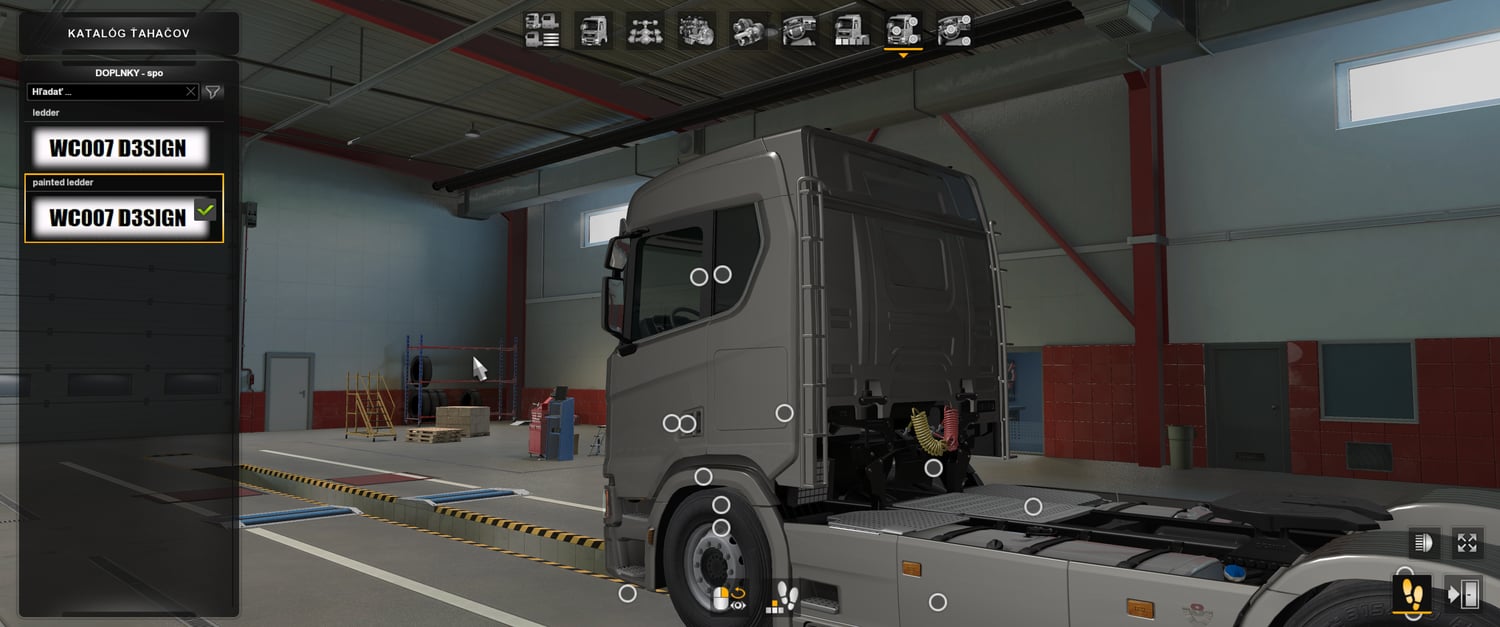Switch to the cabin selection tab
This screenshot has height=627, width=1500.
tap(594, 30)
